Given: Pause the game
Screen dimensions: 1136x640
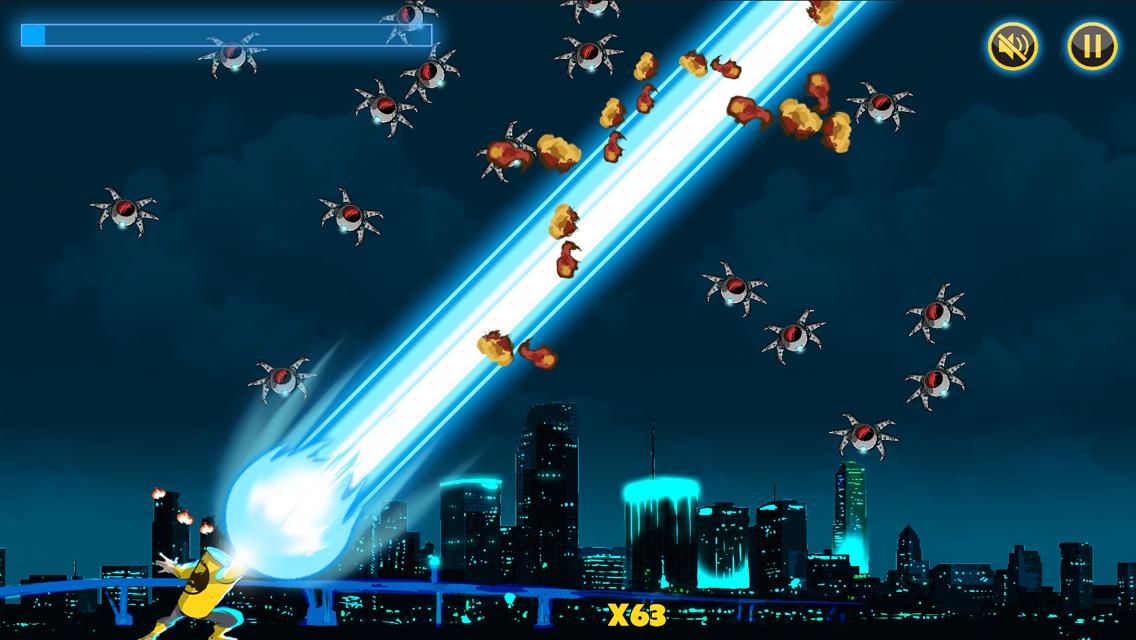Looking at the screenshot, I should (1092, 45).
